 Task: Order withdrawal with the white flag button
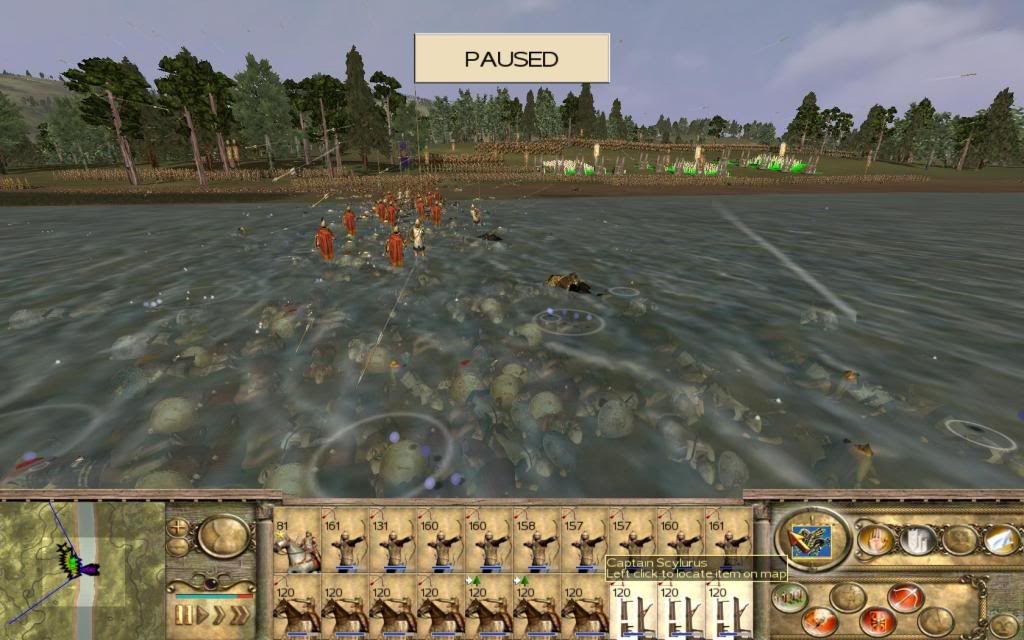999,540
